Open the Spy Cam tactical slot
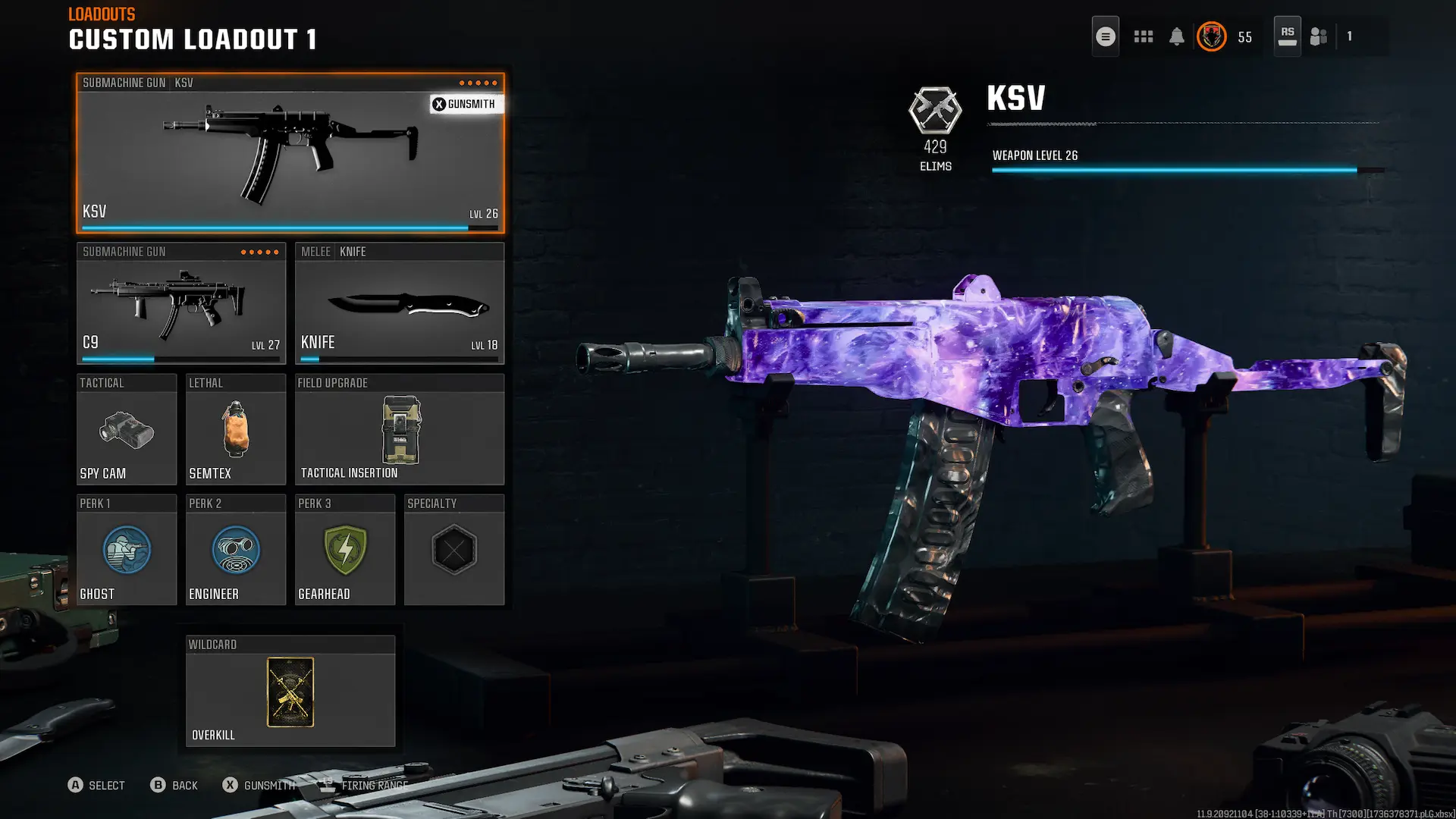Image resolution: width=1456 pixels, height=819 pixels. 127,430
